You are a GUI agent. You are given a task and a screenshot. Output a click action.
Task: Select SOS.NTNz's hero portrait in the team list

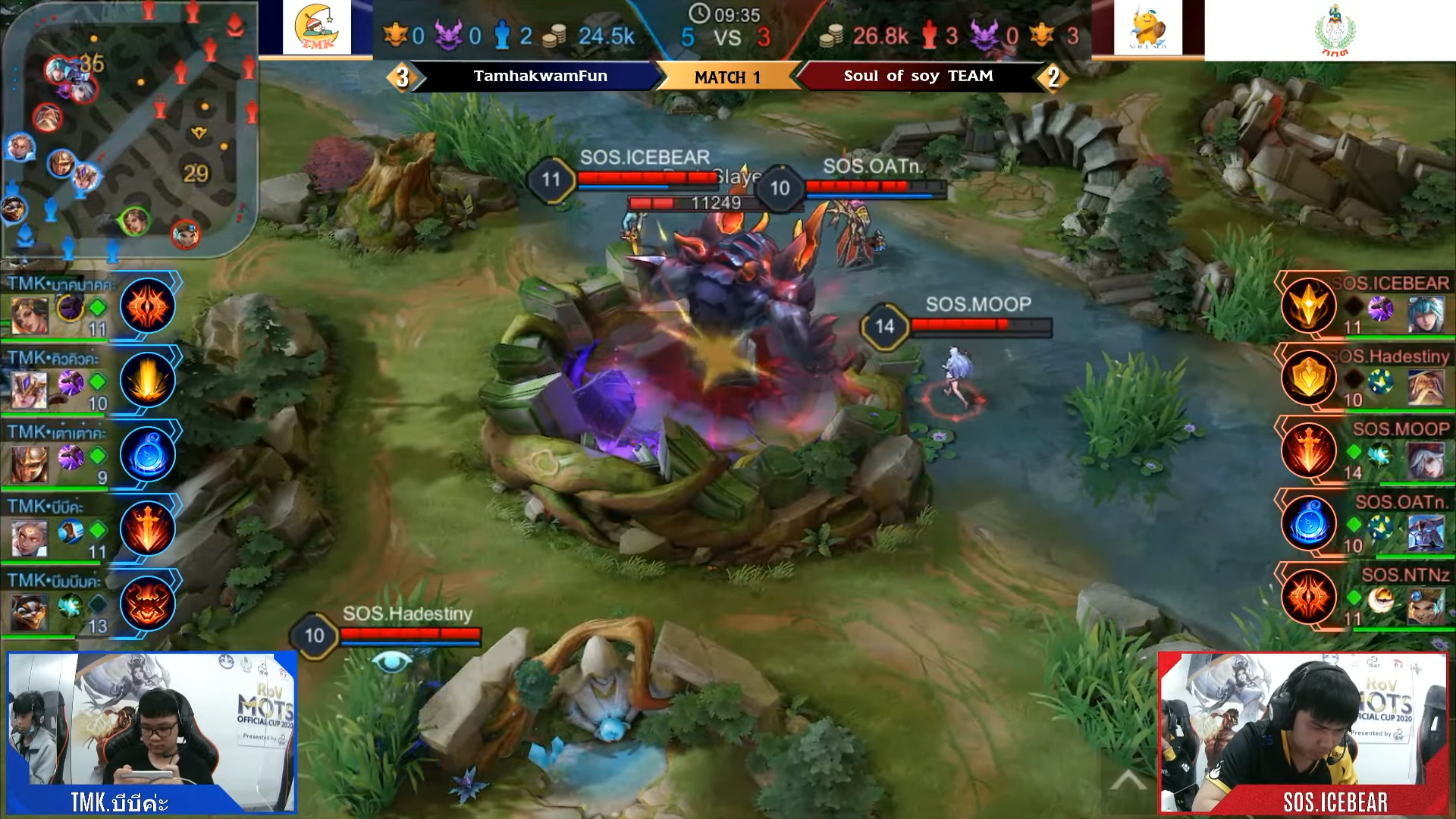[1426, 606]
